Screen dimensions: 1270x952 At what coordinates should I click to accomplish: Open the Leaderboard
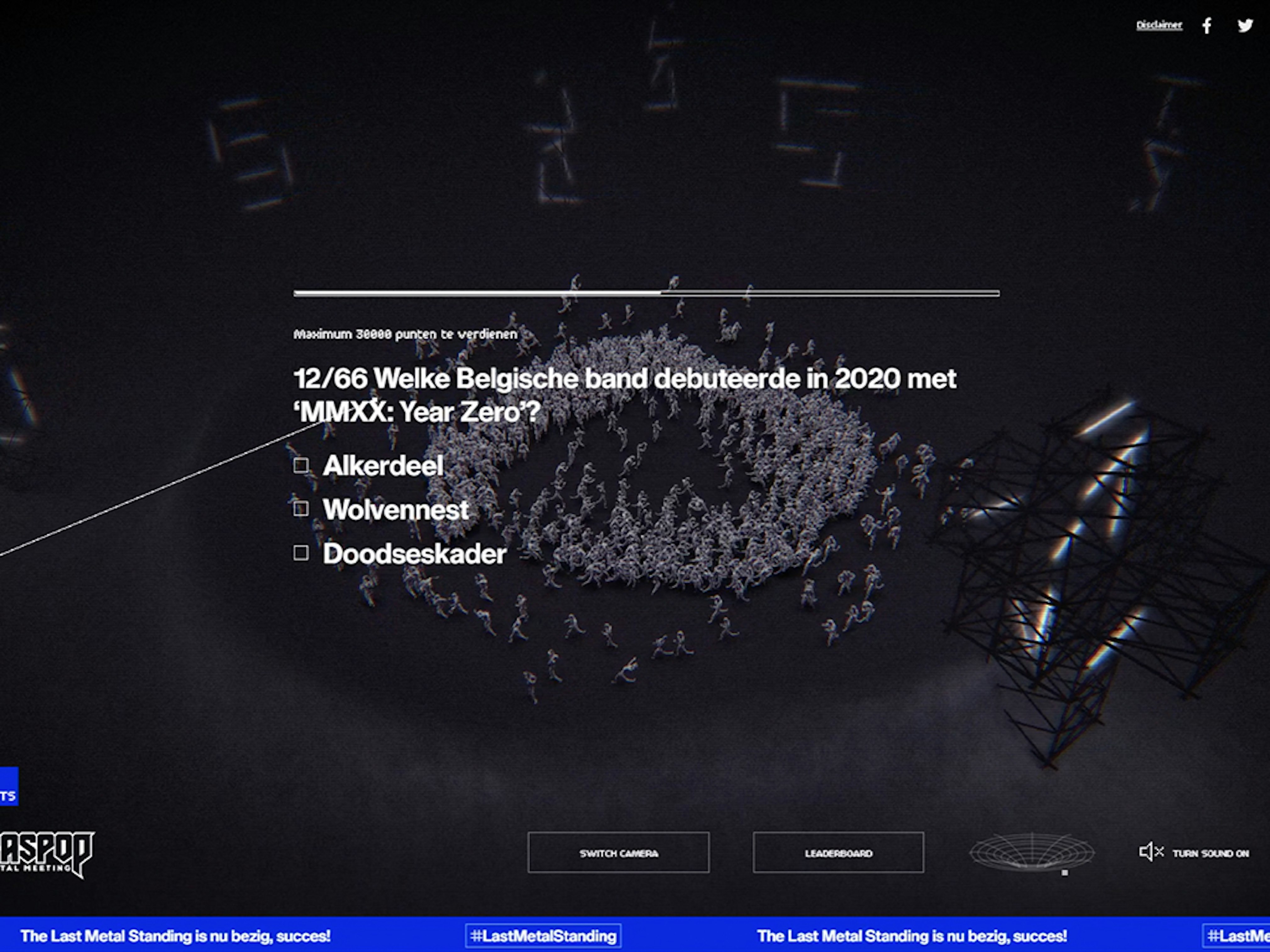[x=838, y=853]
